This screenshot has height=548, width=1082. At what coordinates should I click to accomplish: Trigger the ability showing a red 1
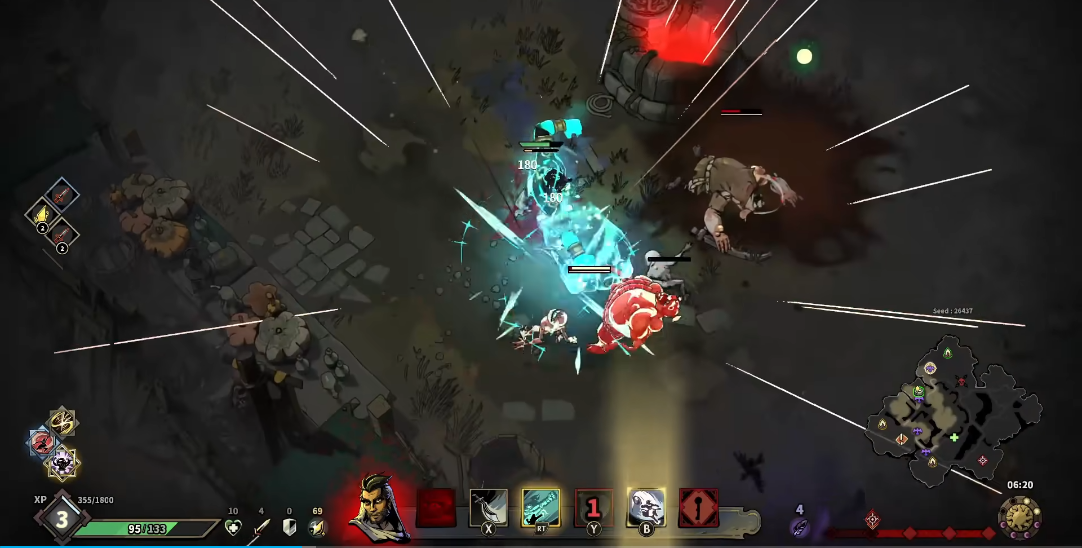point(593,508)
